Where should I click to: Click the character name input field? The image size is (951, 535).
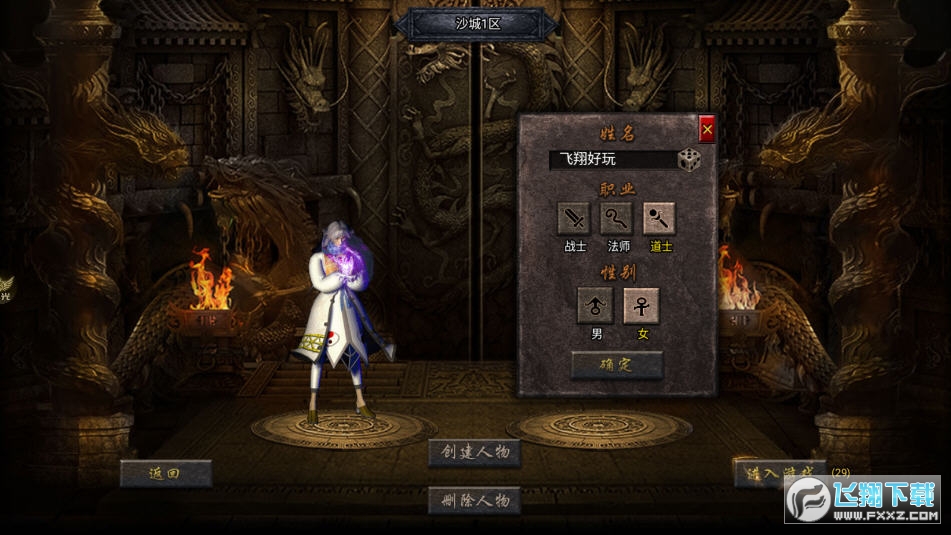pos(612,160)
